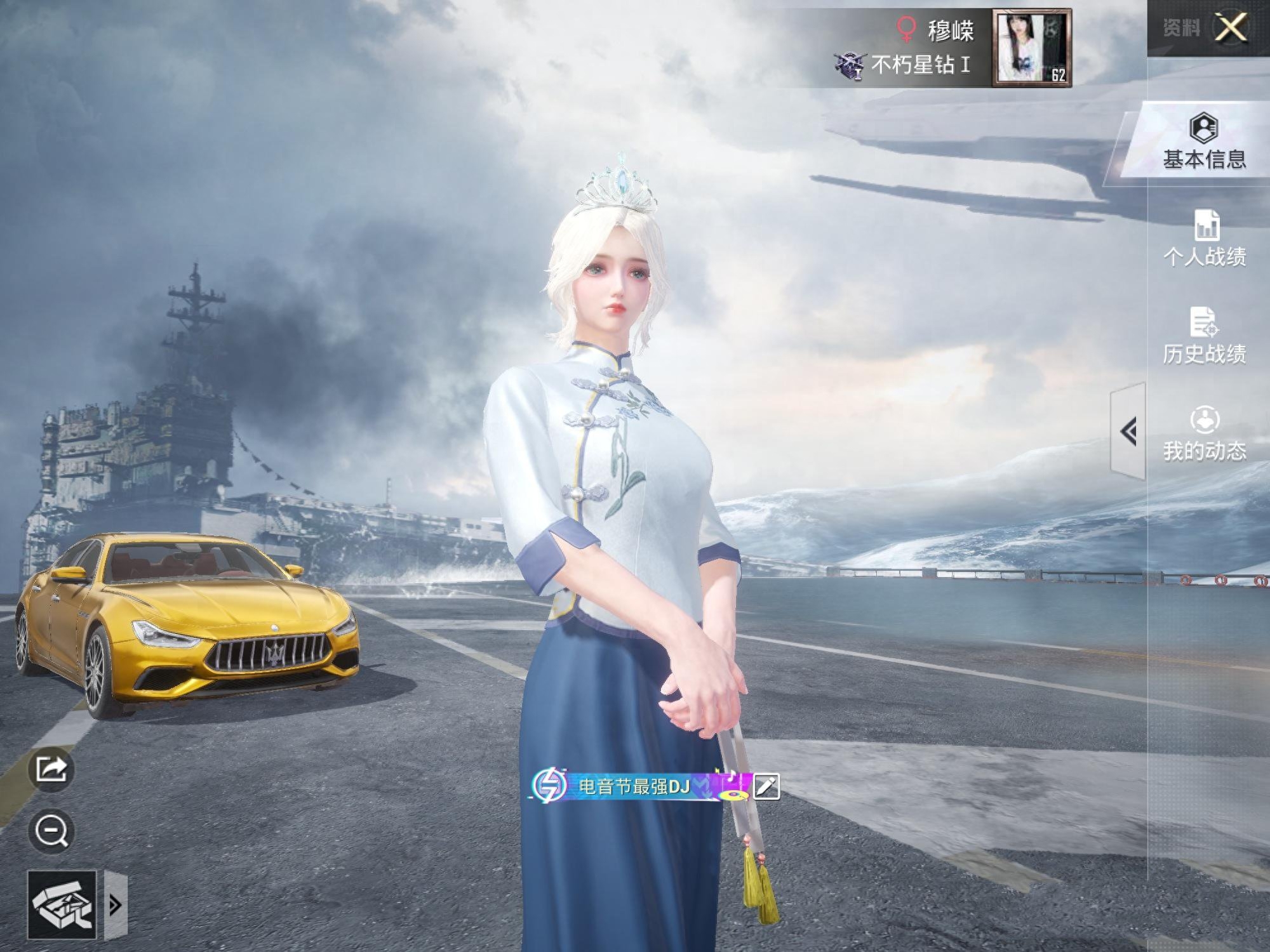Viewport: 1270px width, 952px height.
Task: Edit the 电音节最强DJ title with the pencil
Action: [x=766, y=786]
